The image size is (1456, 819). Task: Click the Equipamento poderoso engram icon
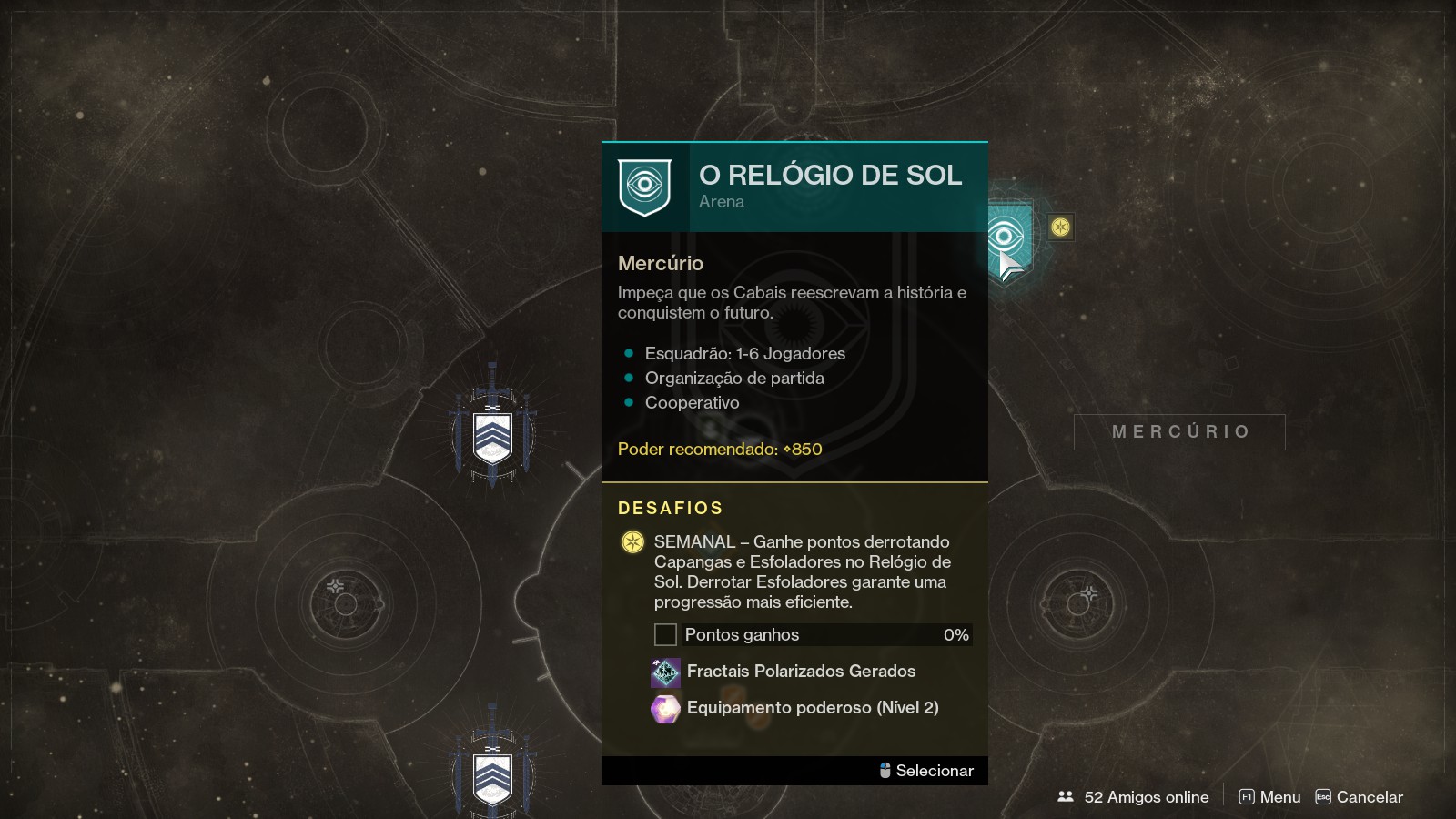pyautogui.click(x=665, y=709)
